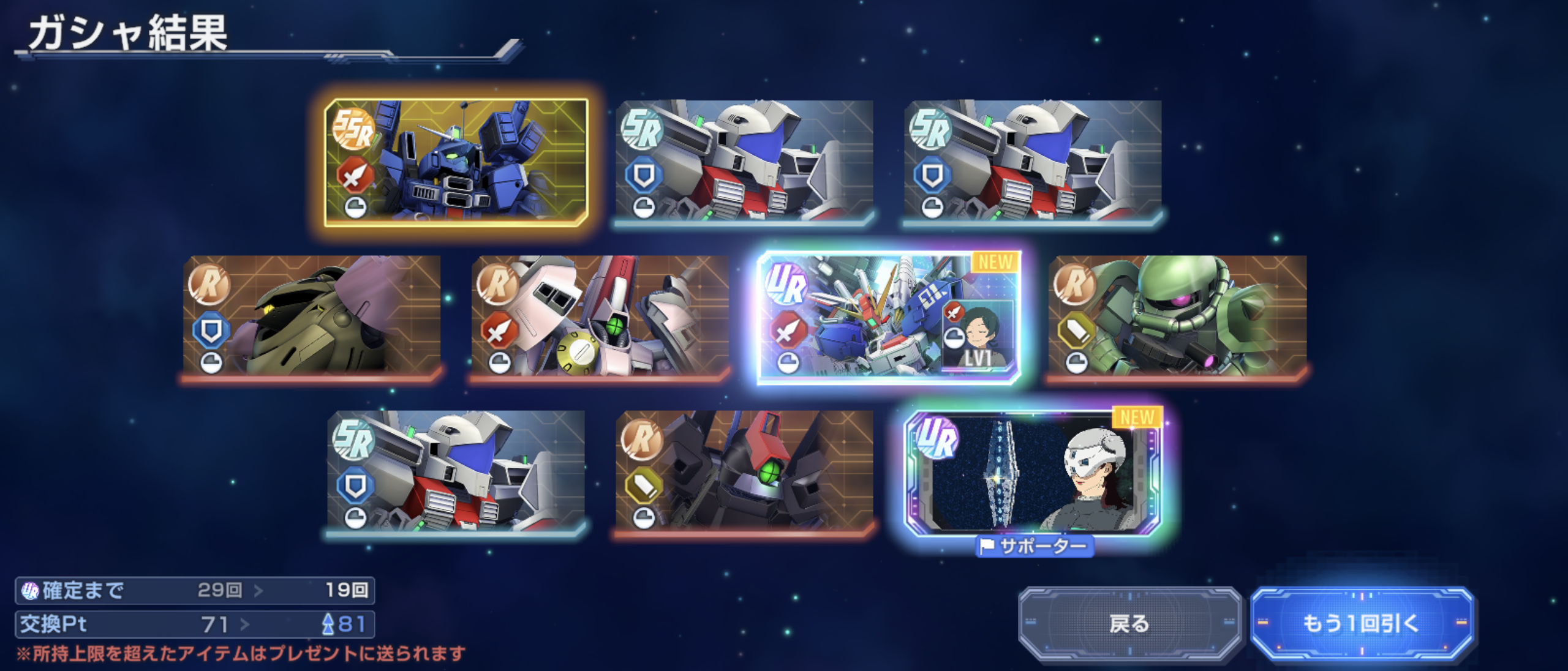Go back with the 戻る button
The image size is (1568, 671).
pos(1129,623)
